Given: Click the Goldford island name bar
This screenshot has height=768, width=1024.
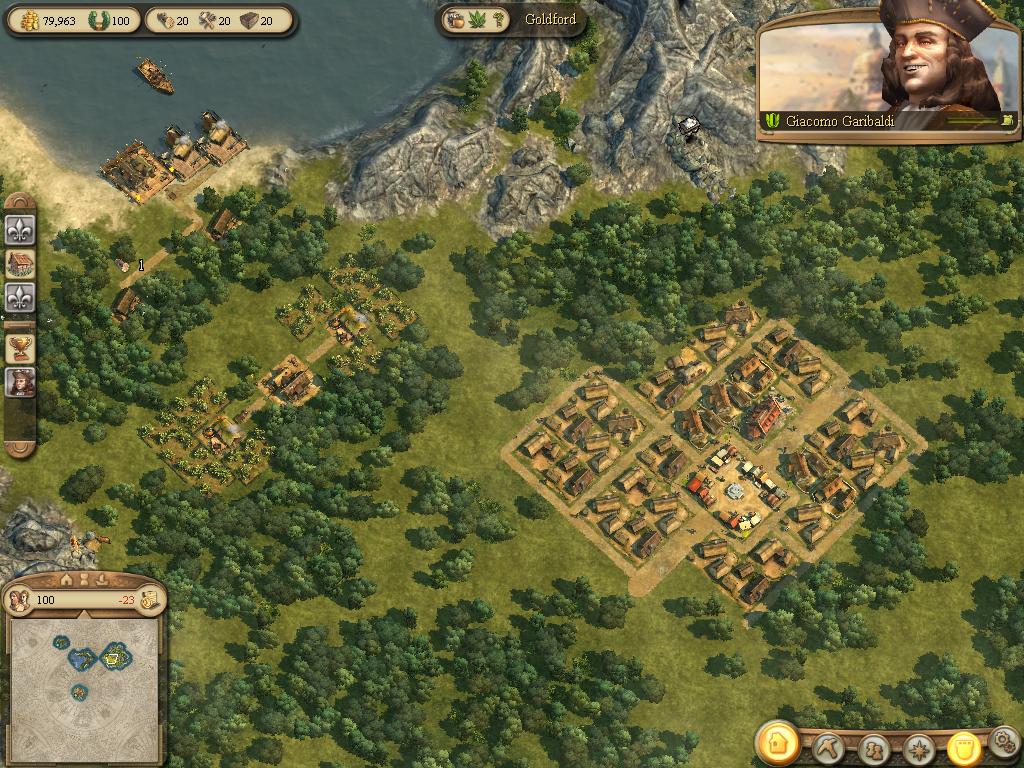Looking at the screenshot, I should [549, 19].
